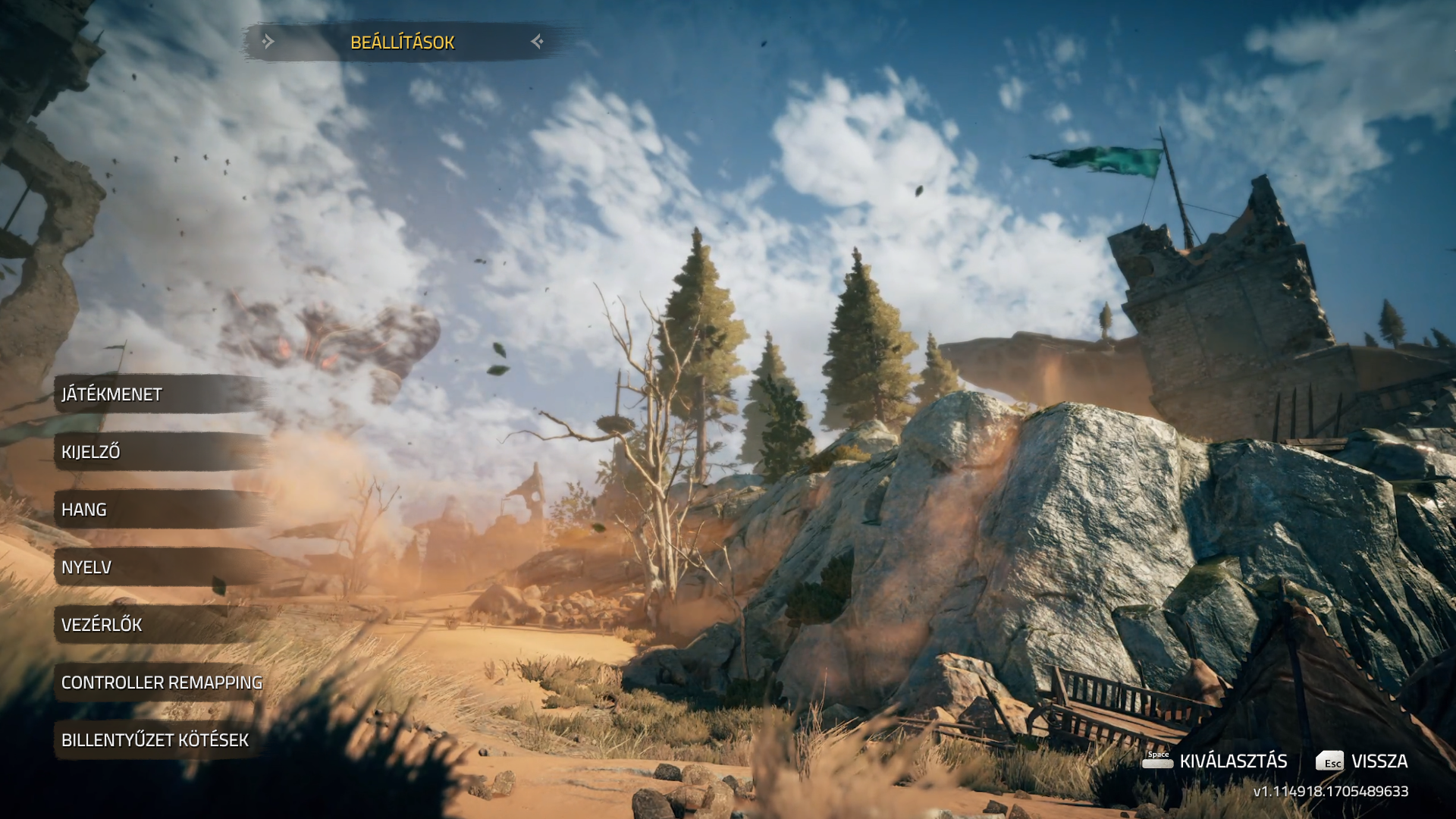Open the Játékmenet settings
Viewport: 1456px width, 819px height.
pyautogui.click(x=112, y=394)
